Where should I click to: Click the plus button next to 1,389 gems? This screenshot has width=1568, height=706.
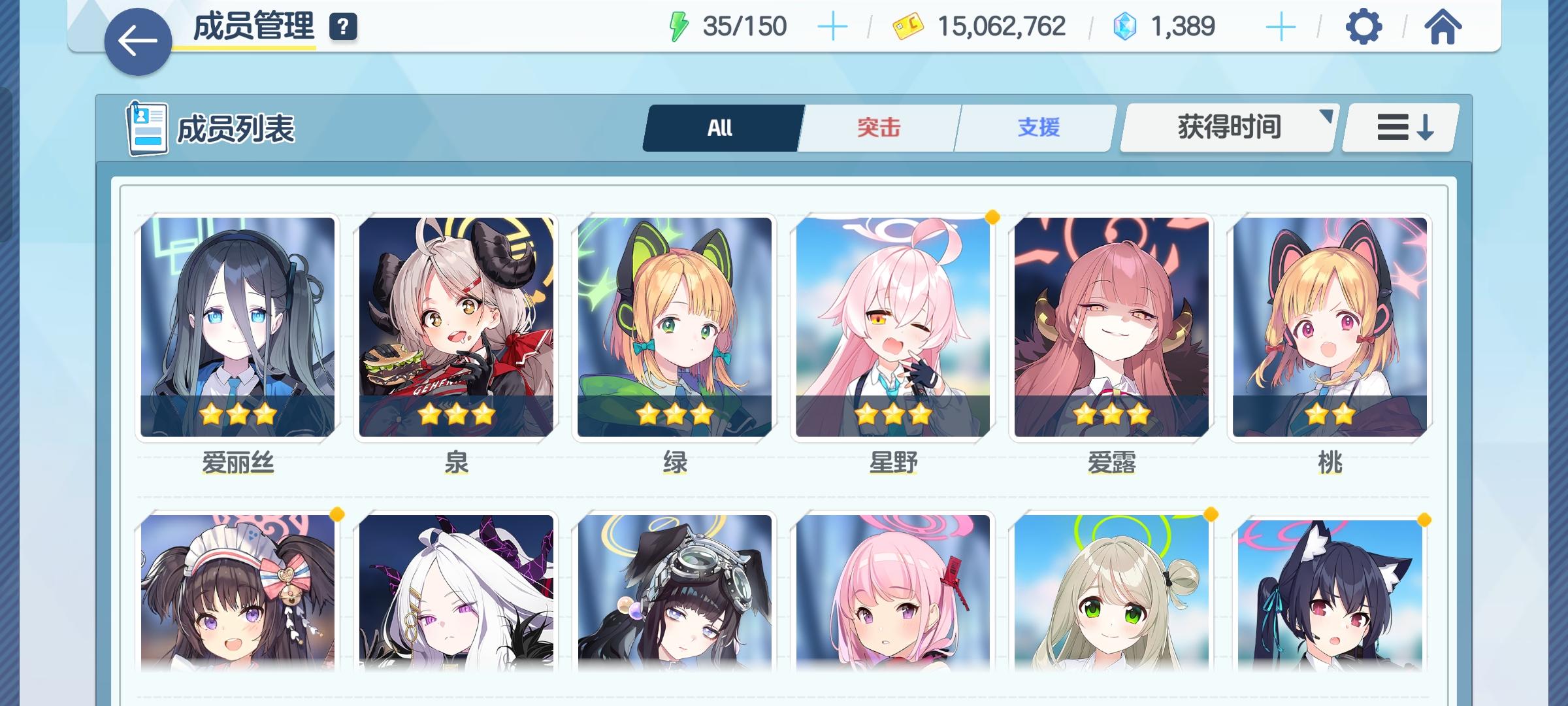1280,27
